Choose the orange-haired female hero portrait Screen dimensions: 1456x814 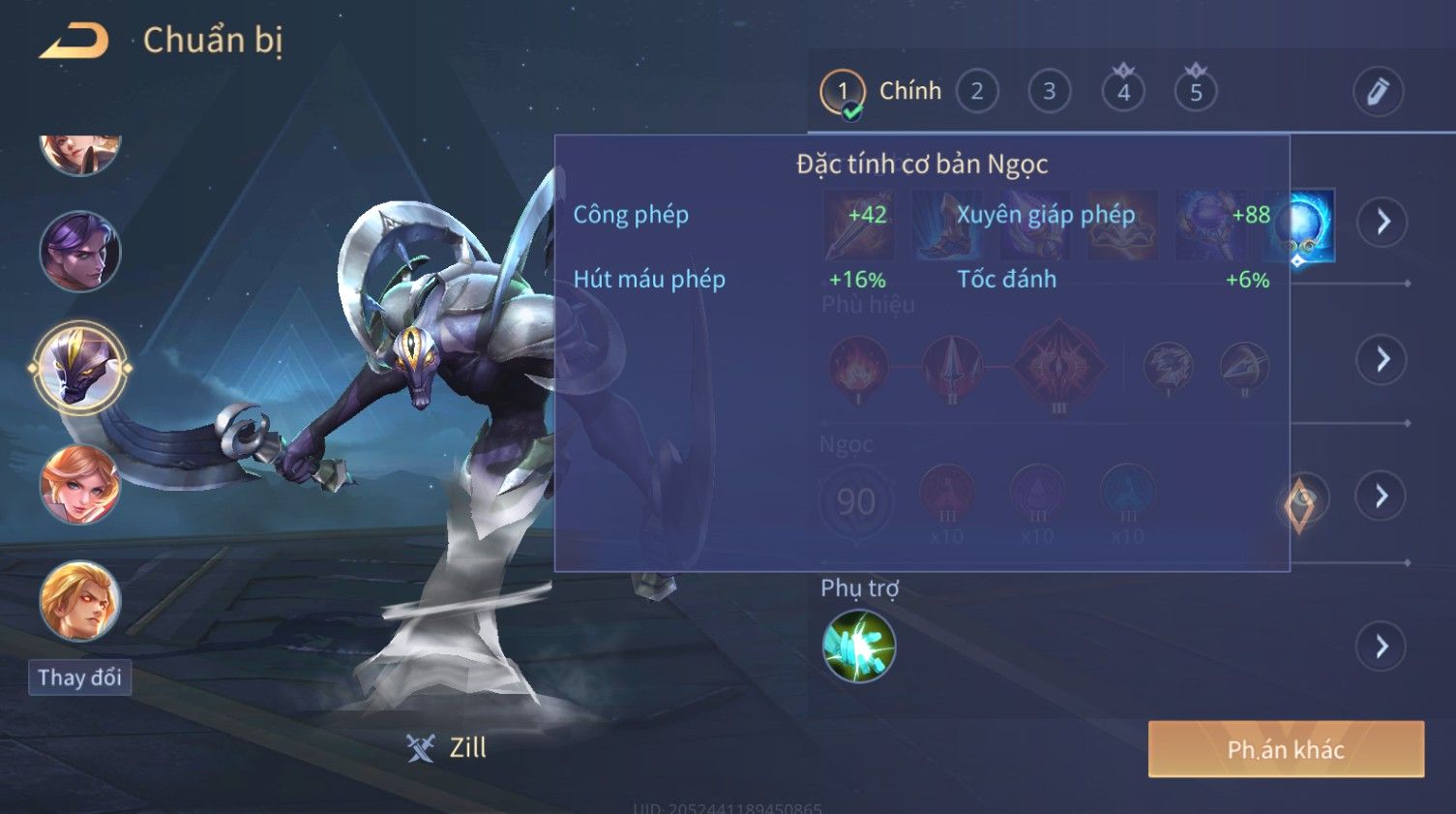click(x=80, y=485)
